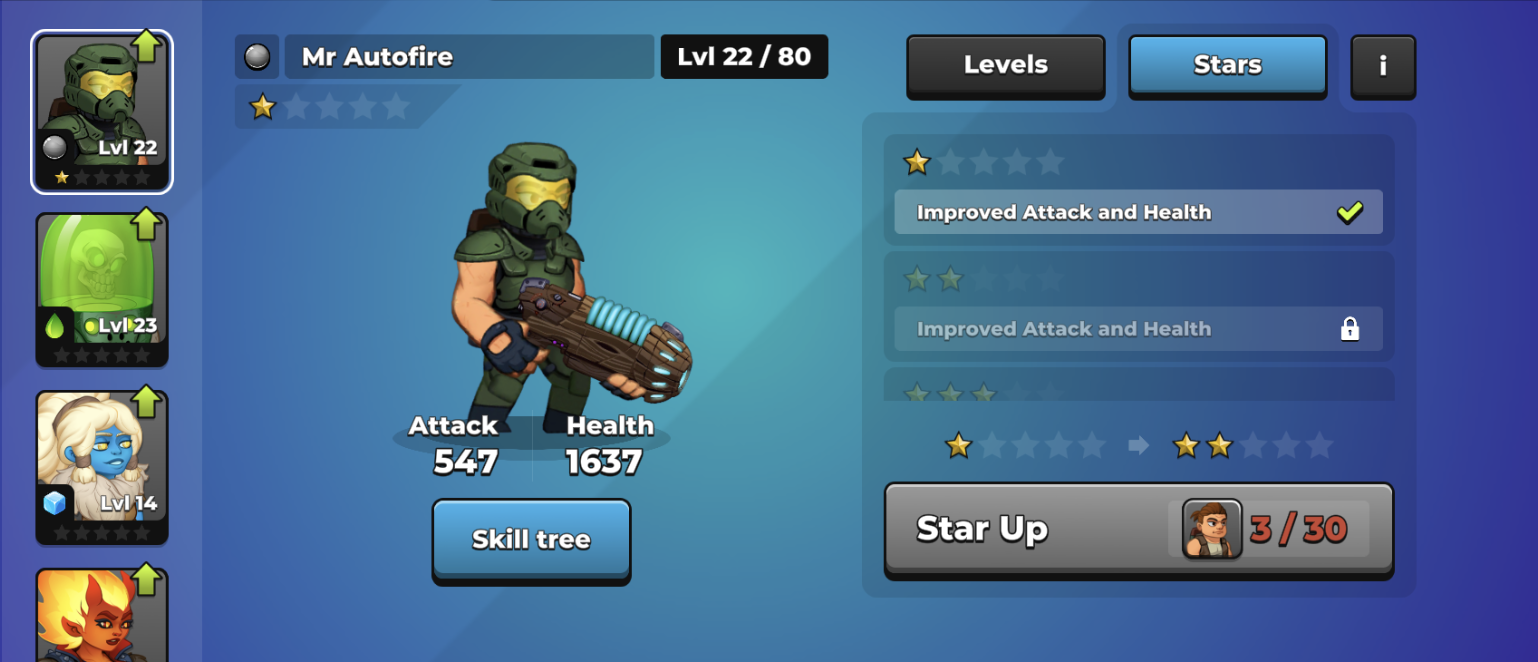
Task: Select the Stars tab
Action: click(x=1227, y=65)
